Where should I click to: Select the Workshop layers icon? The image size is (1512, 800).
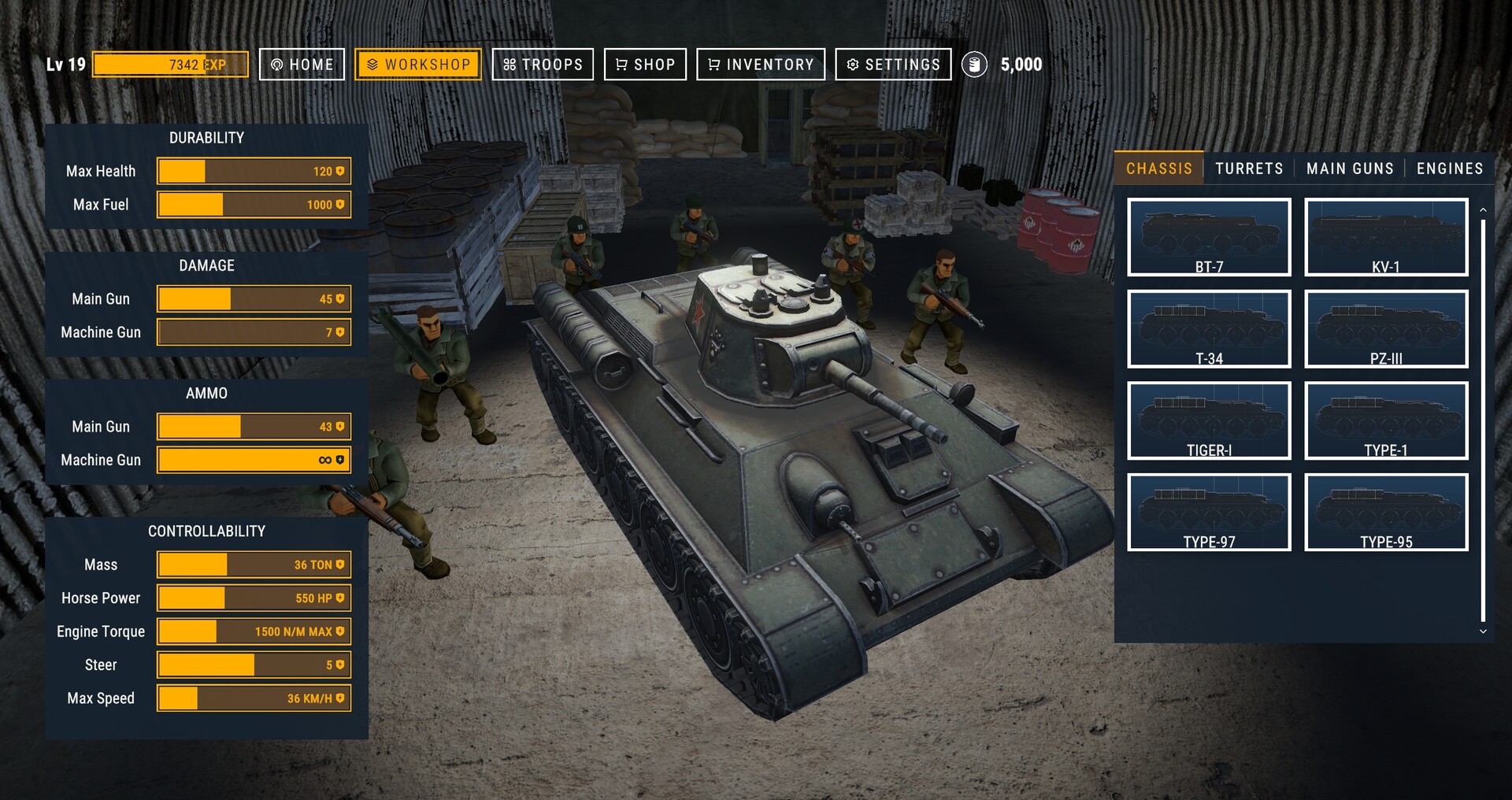click(372, 65)
